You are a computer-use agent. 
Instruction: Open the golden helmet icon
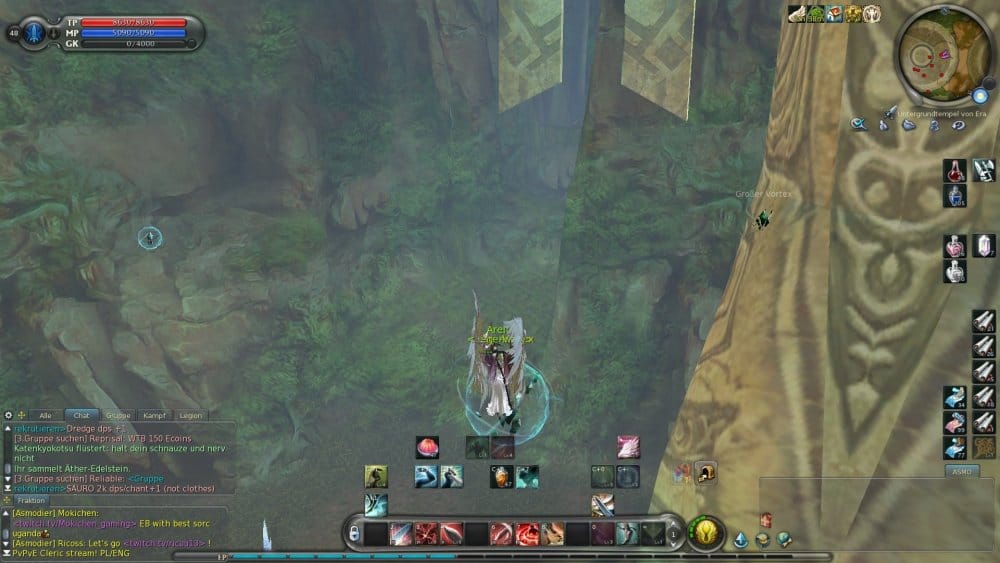(x=705, y=474)
